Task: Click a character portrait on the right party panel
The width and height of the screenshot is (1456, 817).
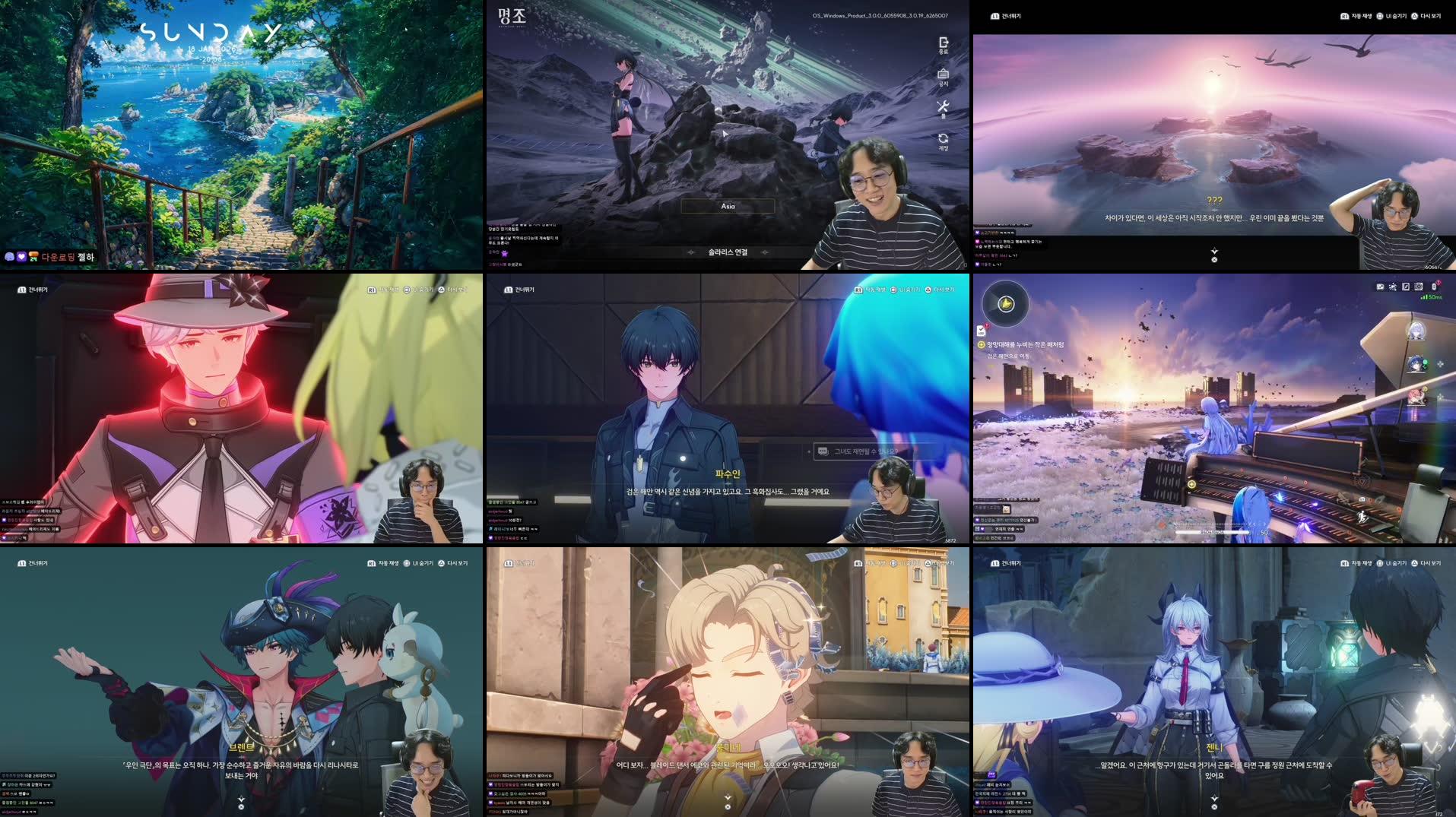Action: (1416, 330)
